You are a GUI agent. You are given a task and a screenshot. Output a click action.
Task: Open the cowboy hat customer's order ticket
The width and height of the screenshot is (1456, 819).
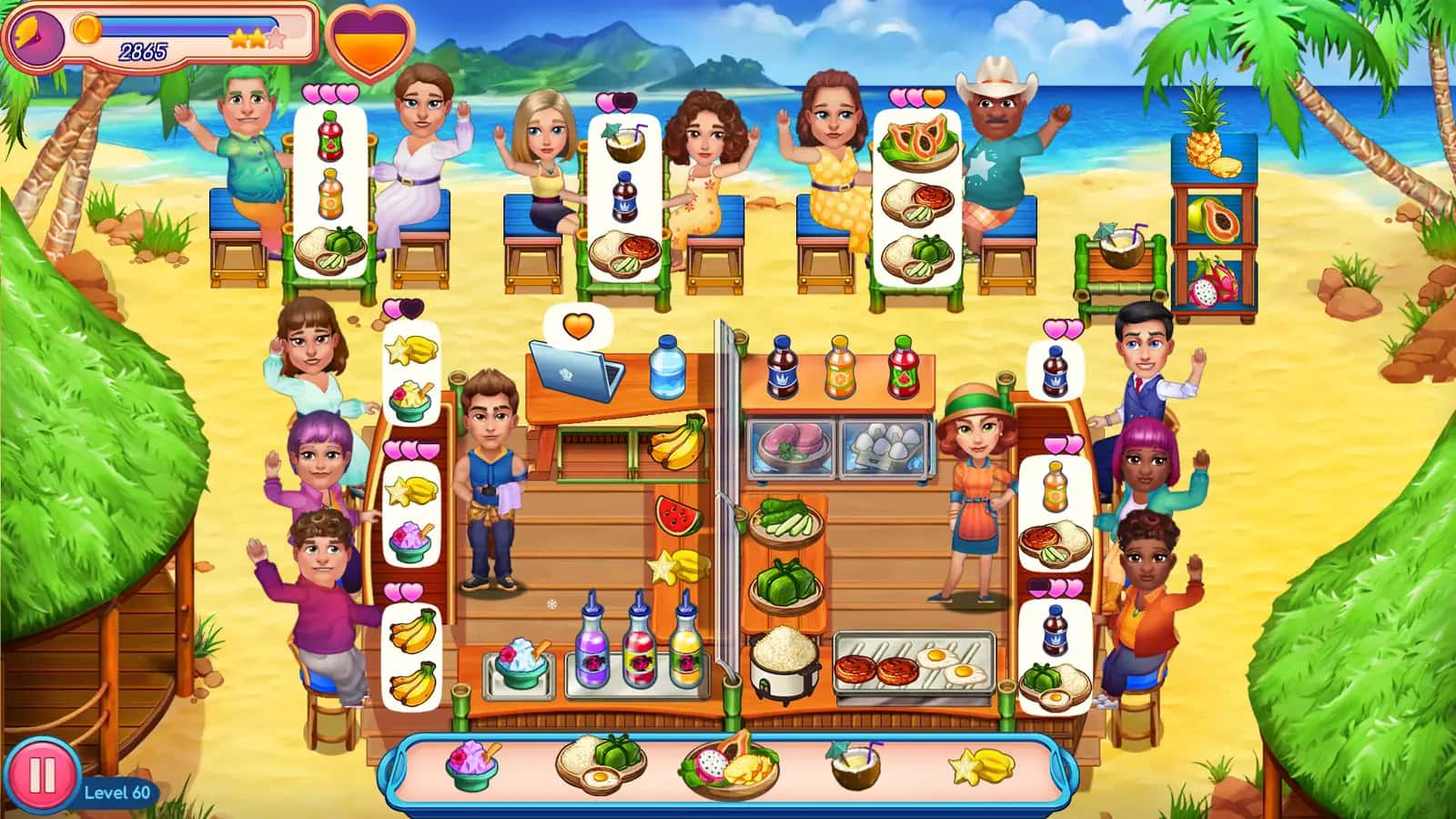(913, 196)
